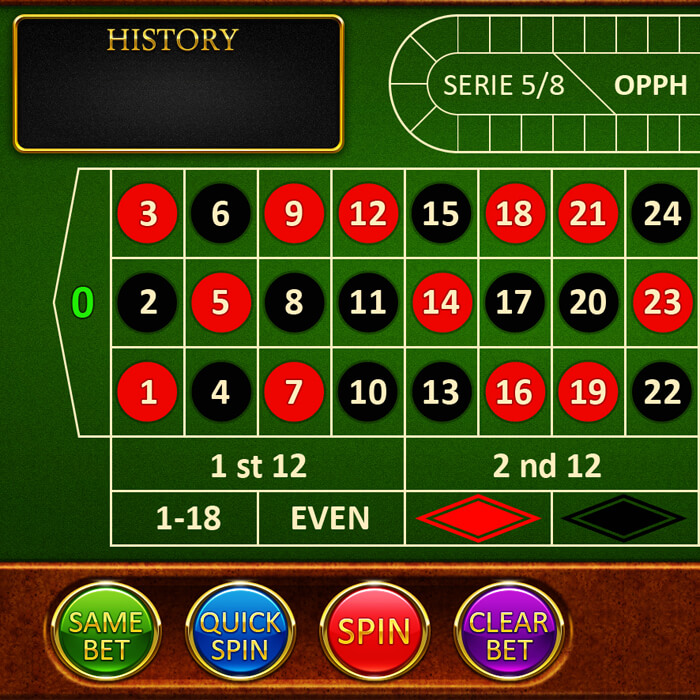The height and width of the screenshot is (700, 700).
Task: Remove all chips with Clear Bet
Action: (508, 633)
